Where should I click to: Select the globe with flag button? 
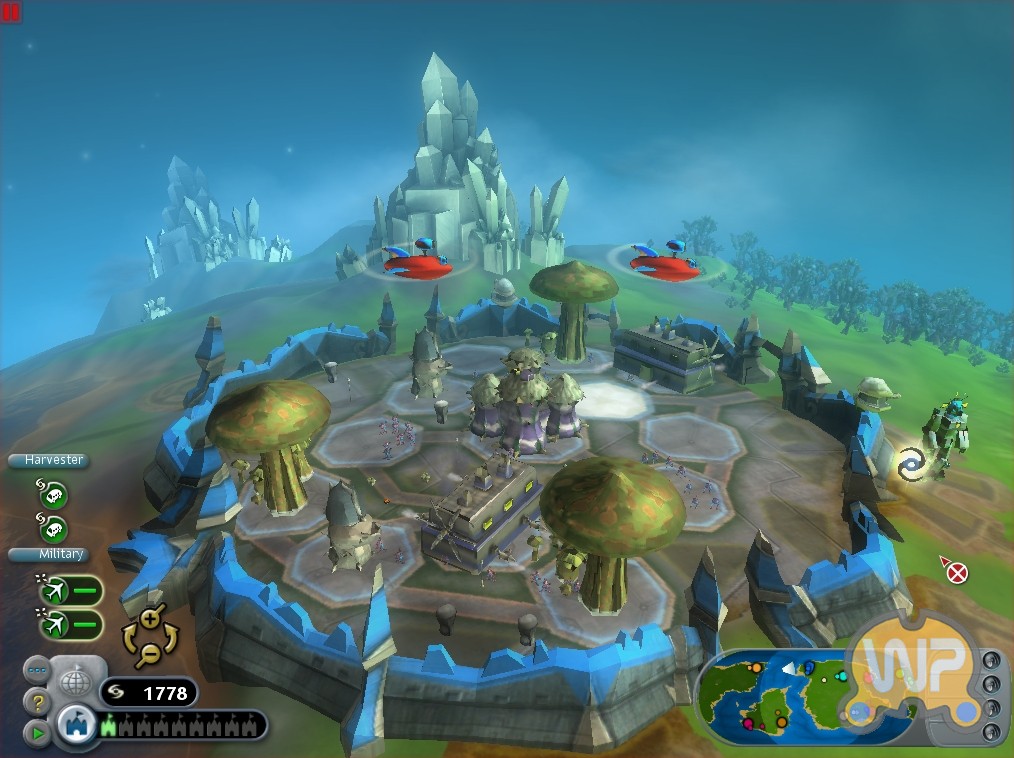coord(77,683)
